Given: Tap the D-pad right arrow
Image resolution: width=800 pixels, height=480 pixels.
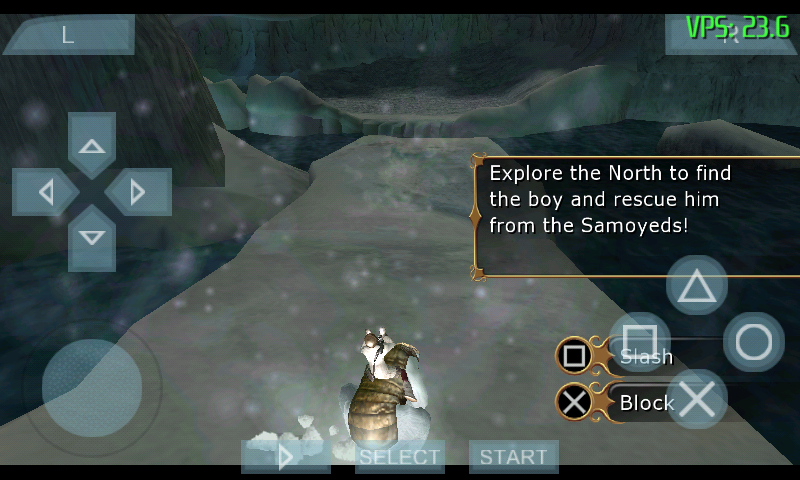Looking at the screenshot, I should (138, 191).
